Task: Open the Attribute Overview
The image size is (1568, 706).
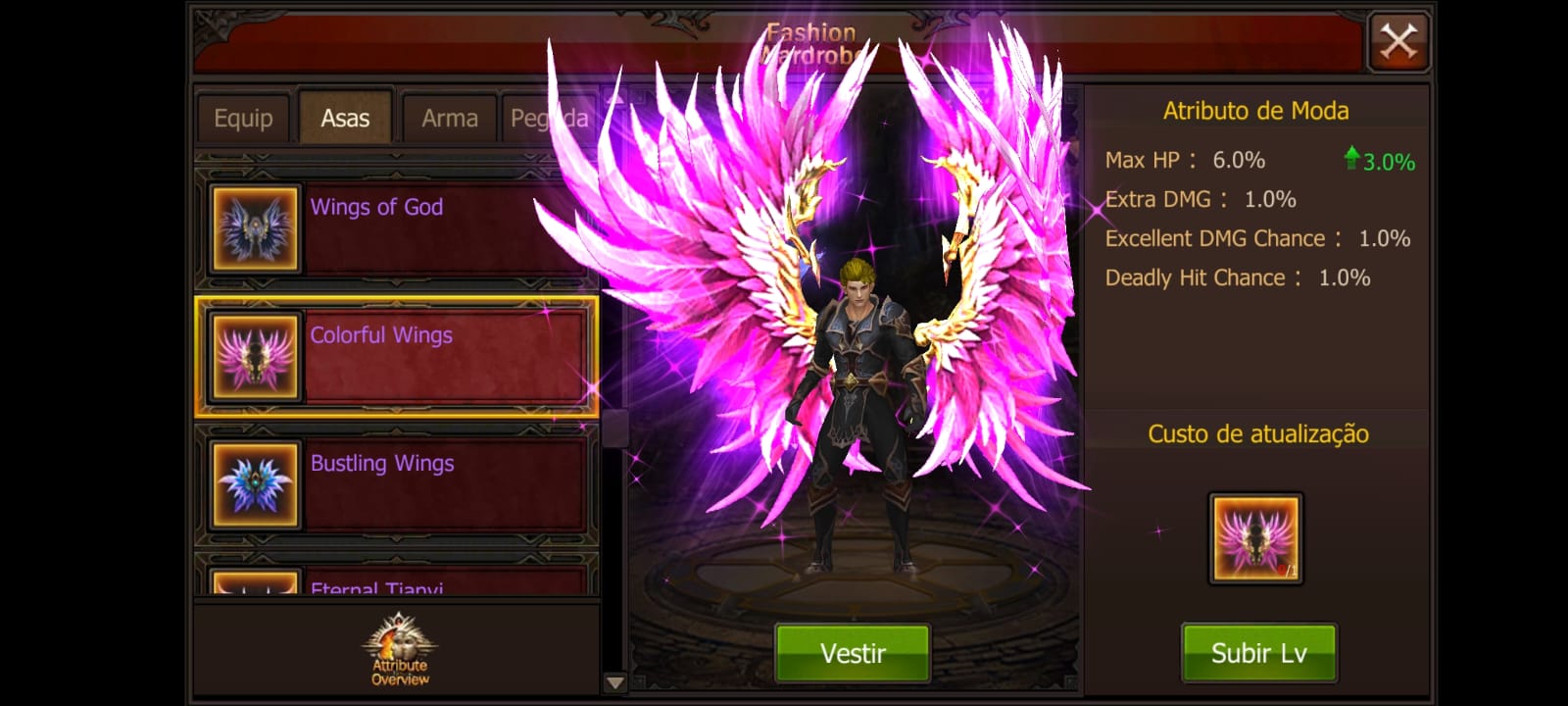Action: [x=400, y=651]
